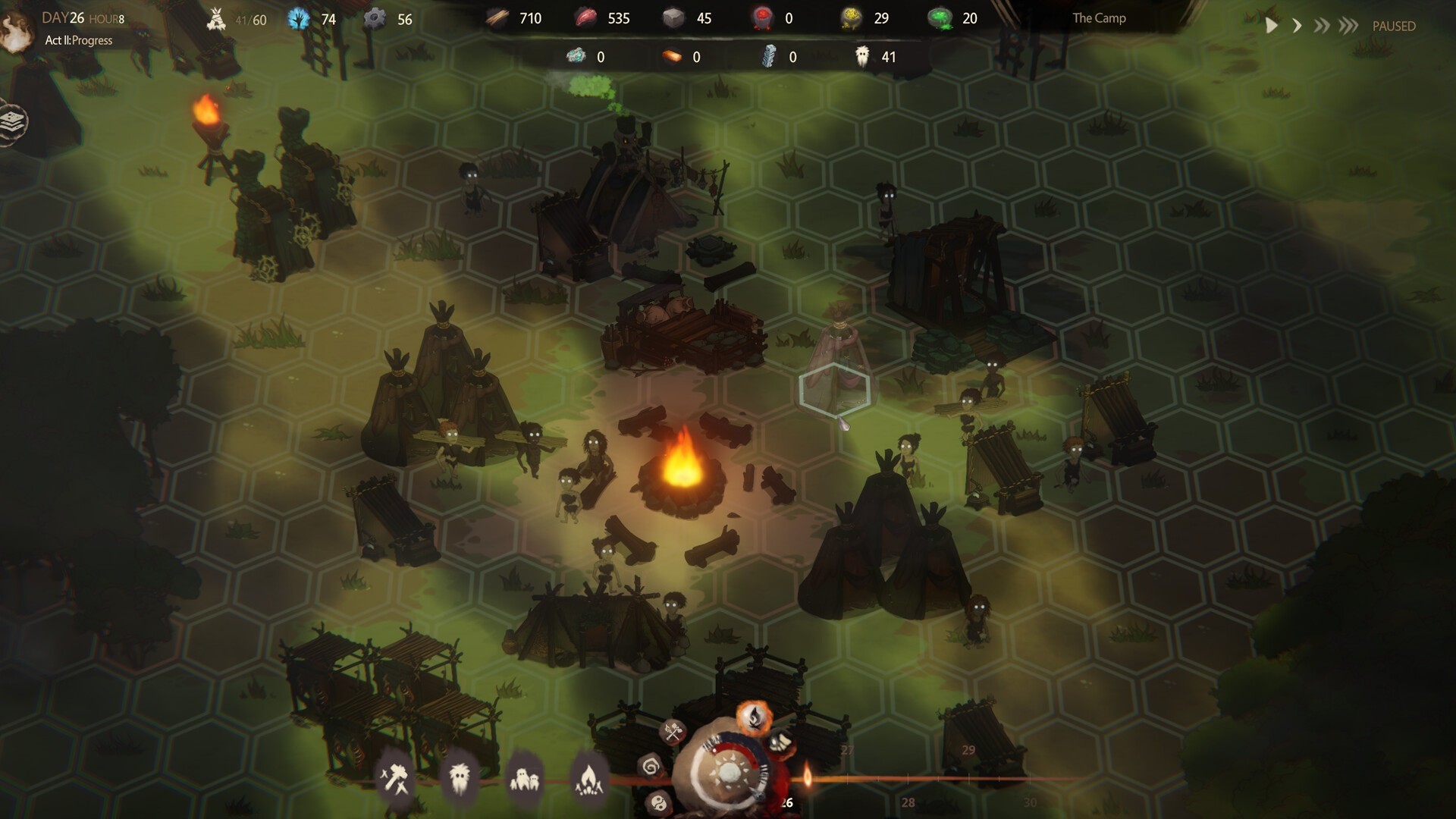Viewport: 1456px width, 819px height.
Task: Click the sun day-cycle dial
Action: point(730,773)
